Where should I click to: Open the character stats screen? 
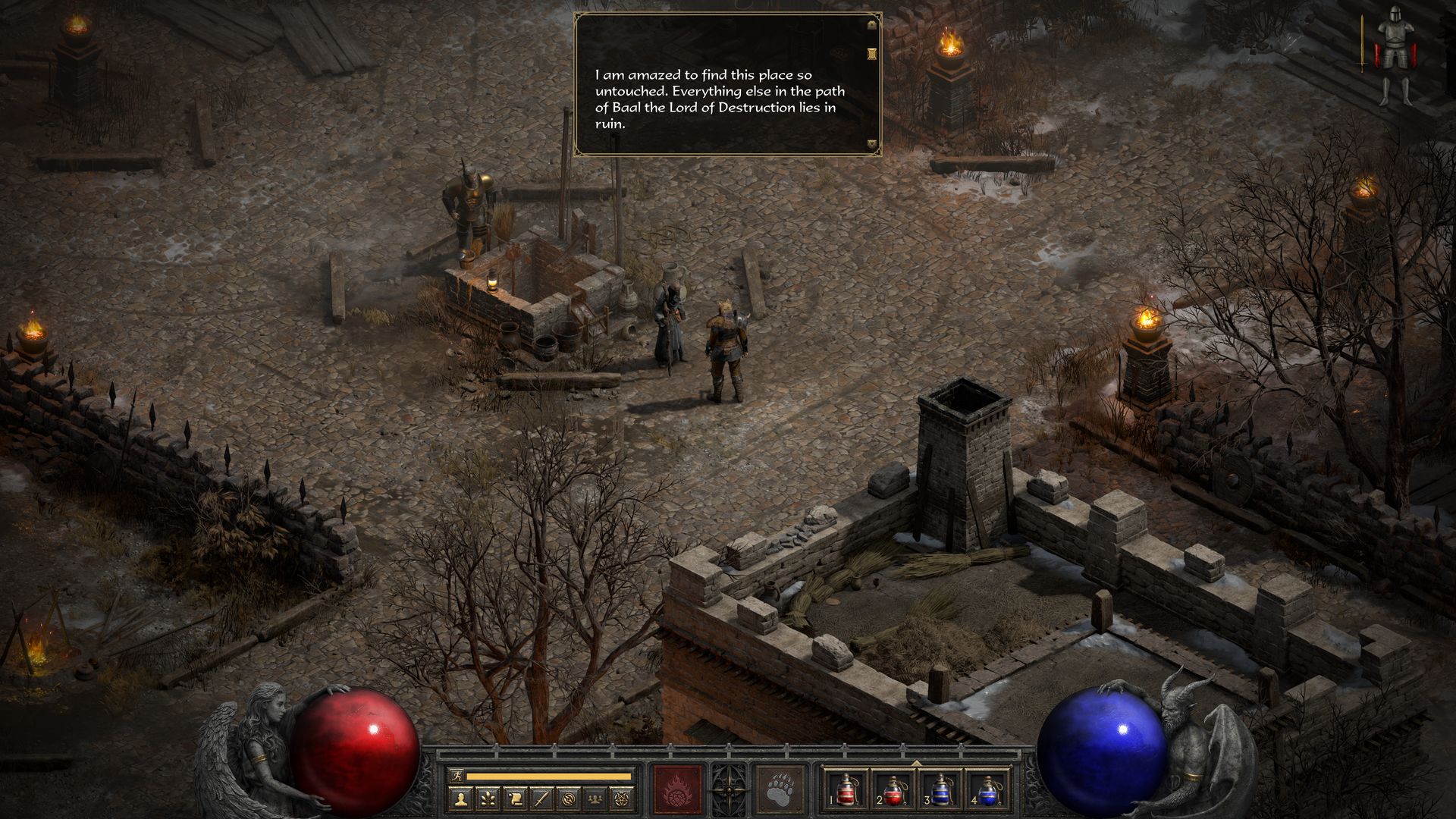[460, 798]
